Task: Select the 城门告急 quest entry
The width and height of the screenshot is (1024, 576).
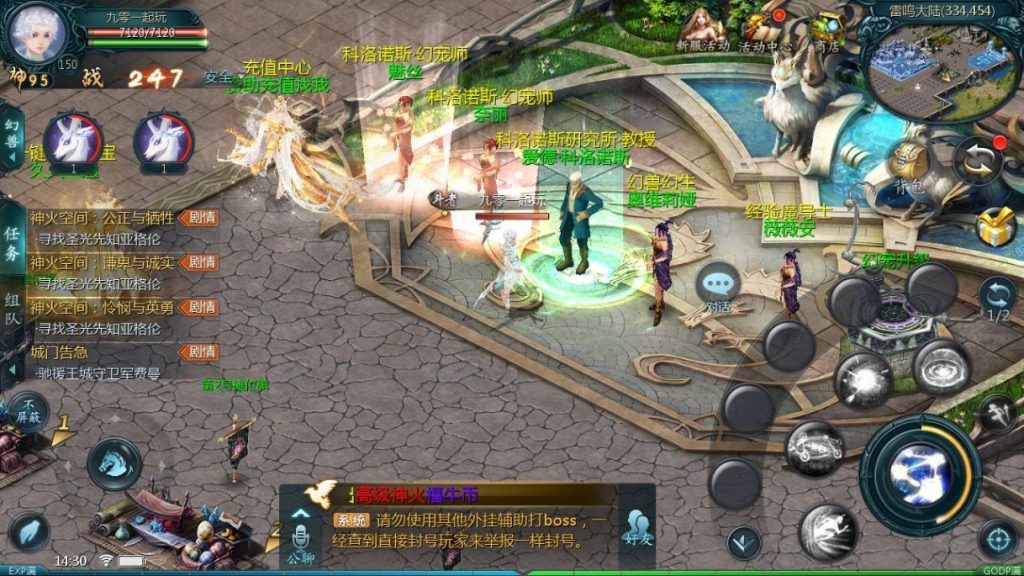Action: pyautogui.click(x=60, y=352)
